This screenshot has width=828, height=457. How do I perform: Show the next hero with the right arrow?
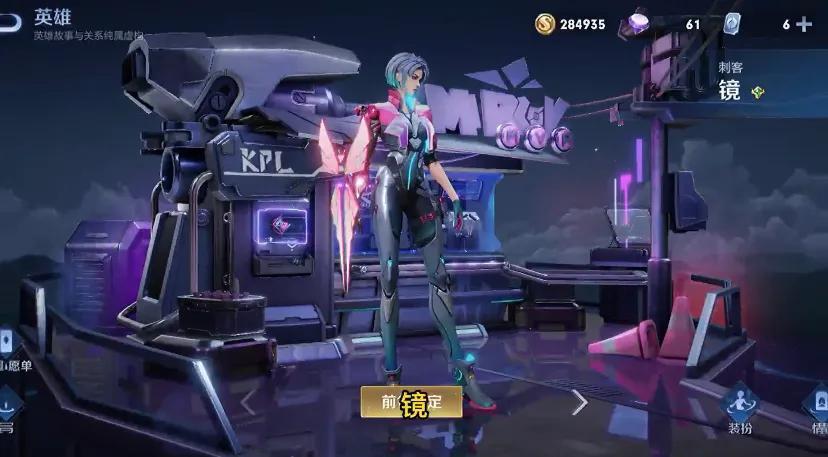click(579, 402)
